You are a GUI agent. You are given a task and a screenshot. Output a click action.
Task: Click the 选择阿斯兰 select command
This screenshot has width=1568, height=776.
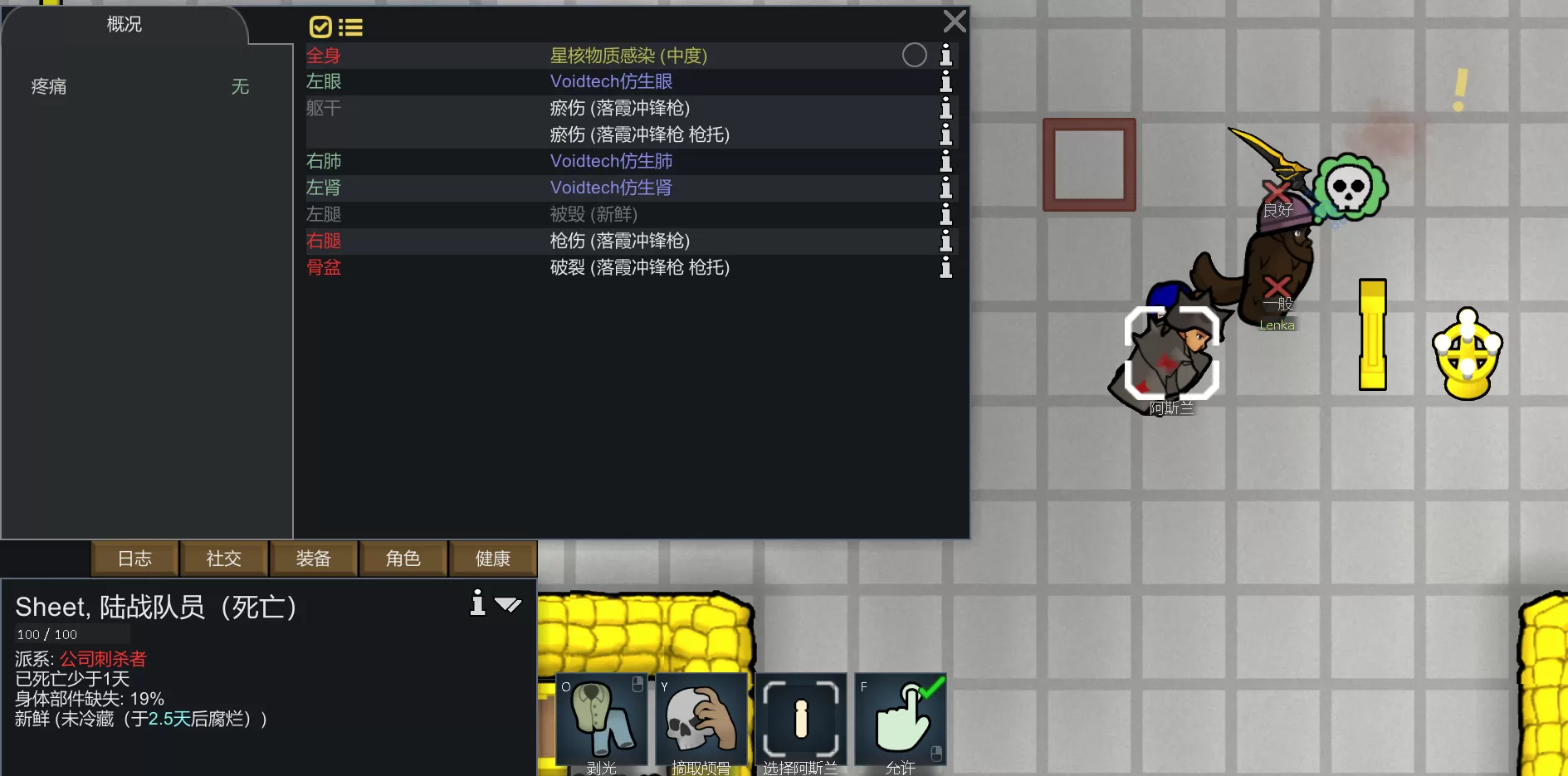click(x=801, y=720)
